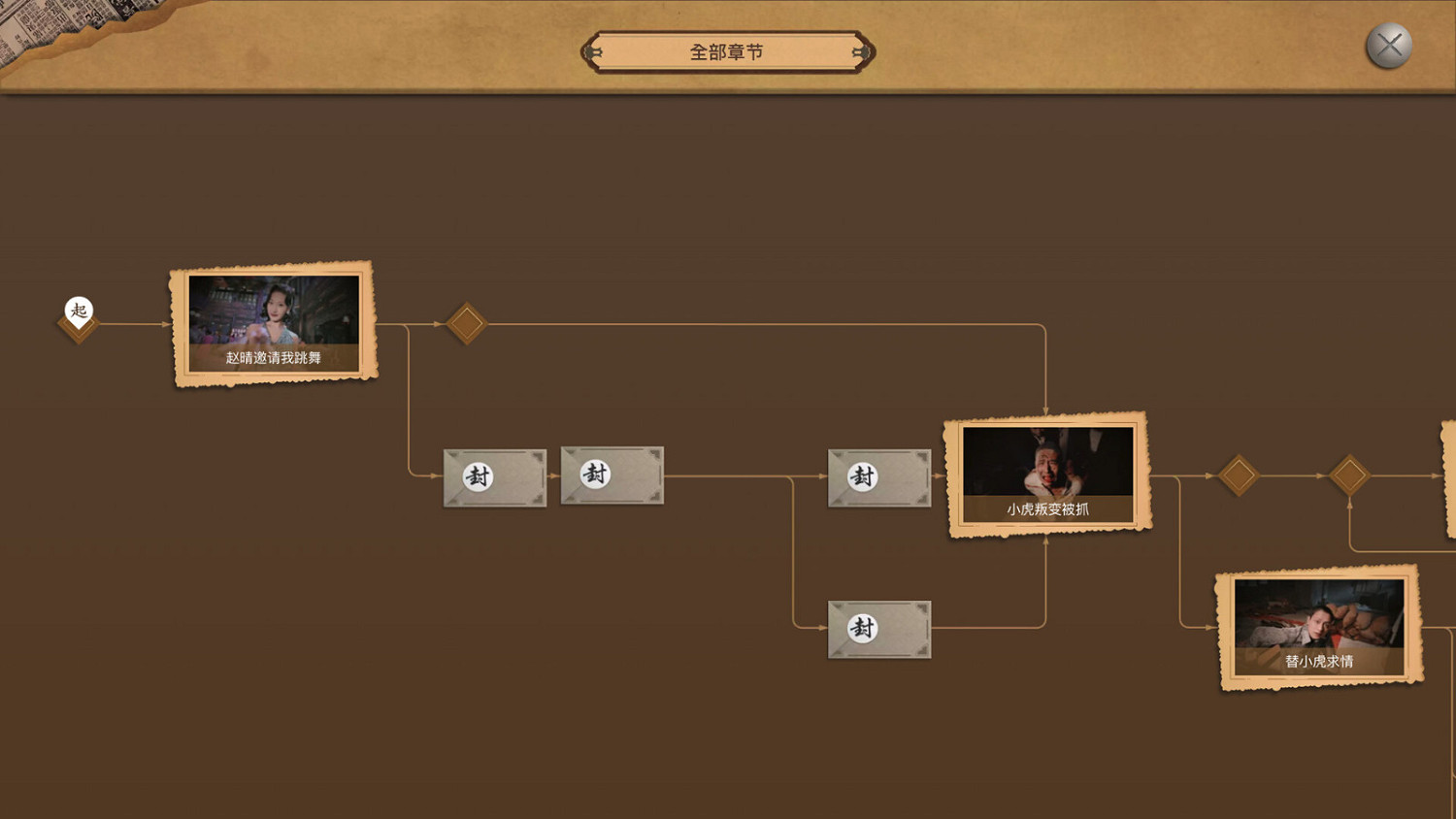Screen dimensions: 1456x819
Task: Open the chapter 小虎叛变被抓
Action: point(1047,470)
